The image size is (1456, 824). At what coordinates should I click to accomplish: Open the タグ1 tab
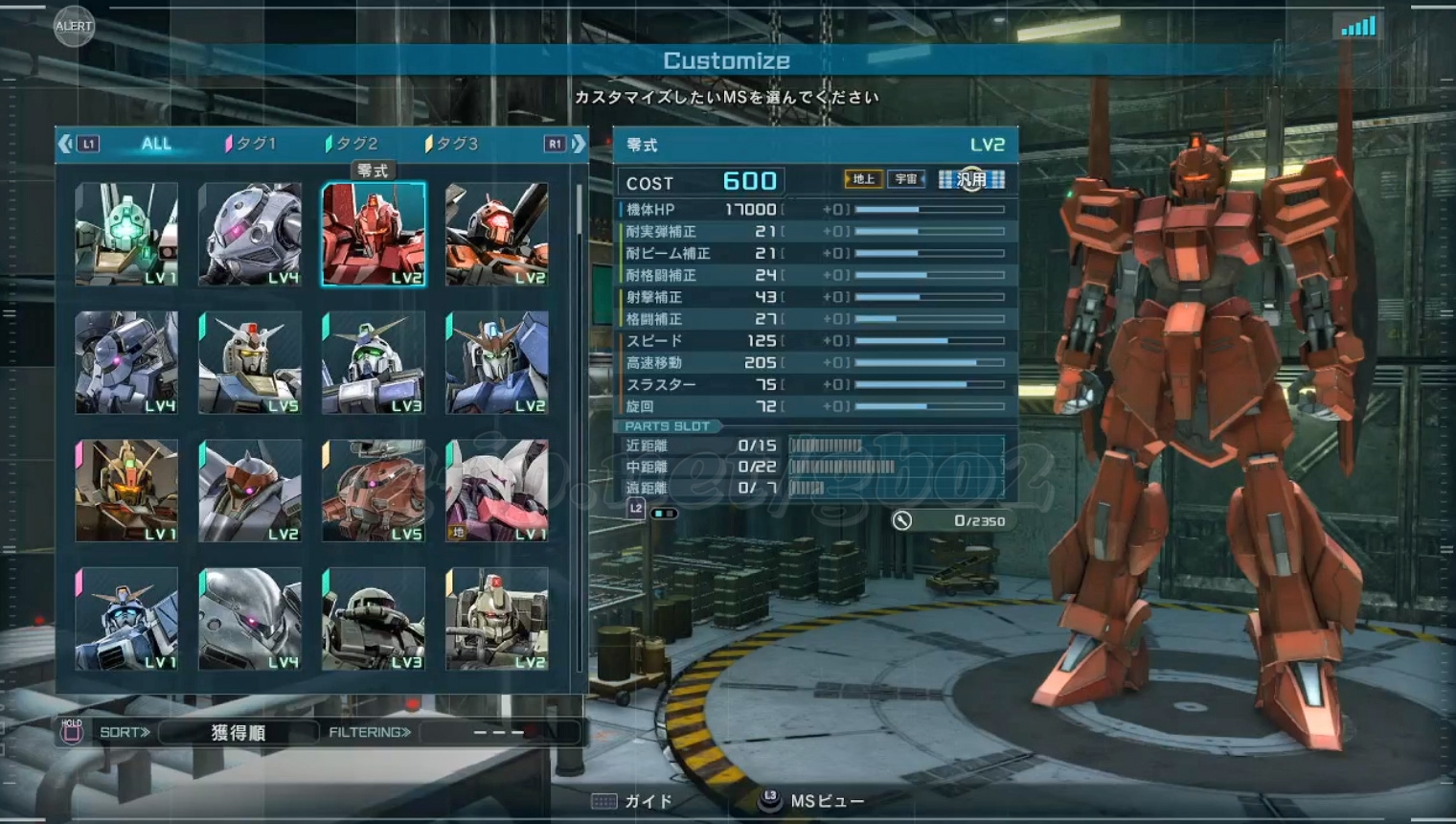coord(251,144)
